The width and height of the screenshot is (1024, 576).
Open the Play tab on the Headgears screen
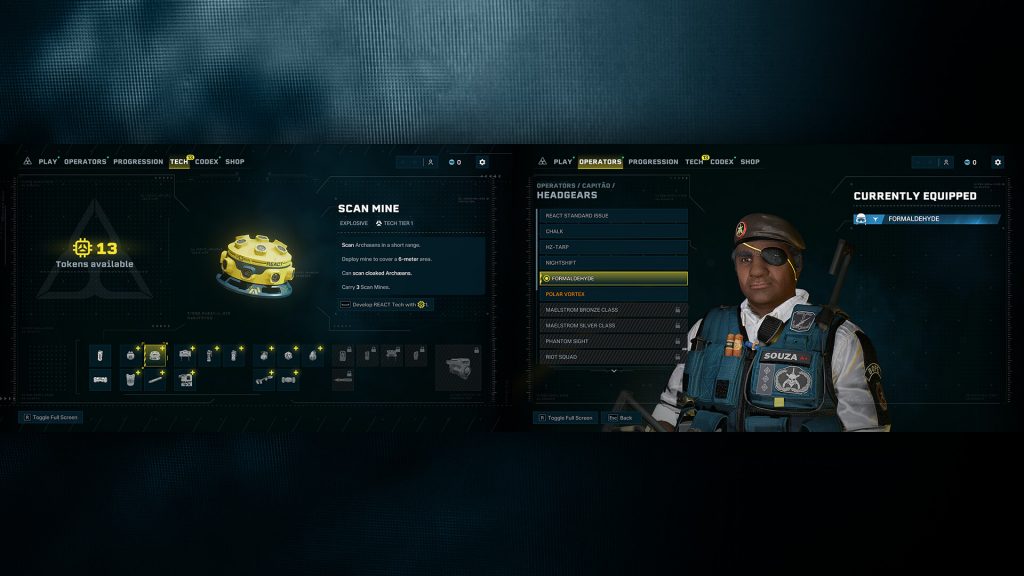563,162
